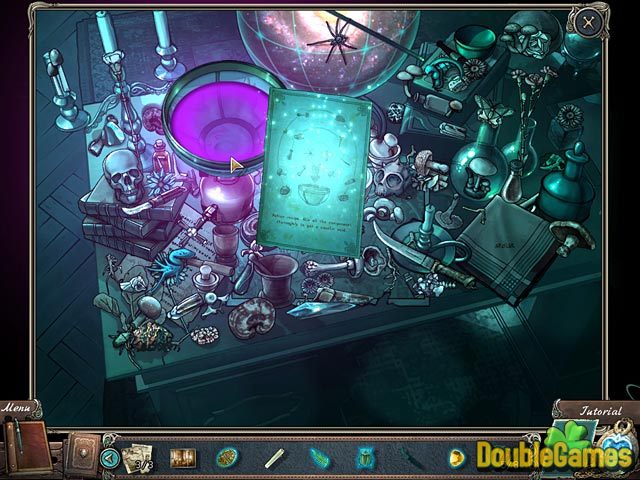Open the Tutorial
This screenshot has width=640, height=480.
pyautogui.click(x=600, y=411)
